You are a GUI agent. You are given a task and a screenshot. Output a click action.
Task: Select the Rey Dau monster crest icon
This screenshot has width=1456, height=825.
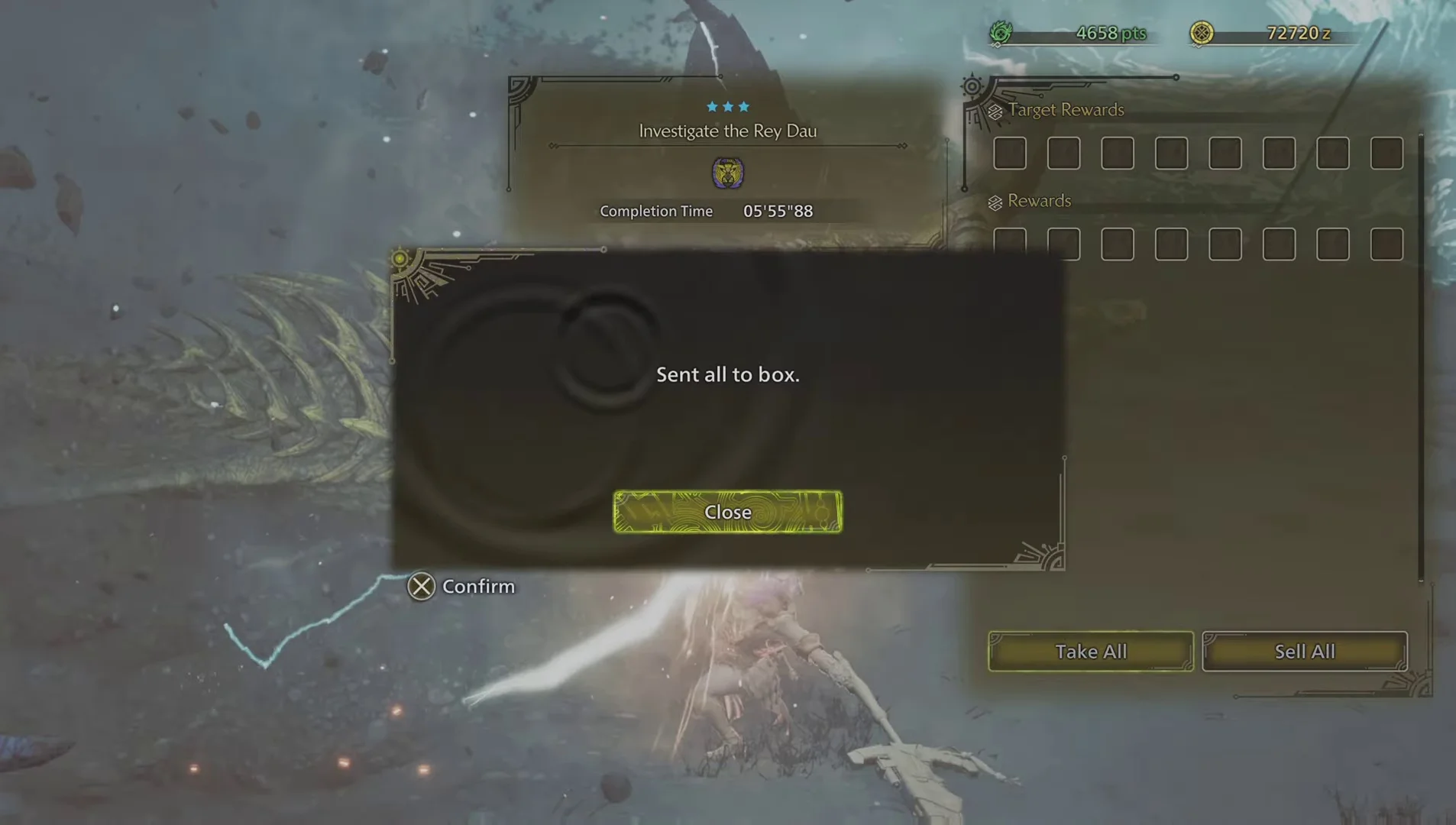727,173
